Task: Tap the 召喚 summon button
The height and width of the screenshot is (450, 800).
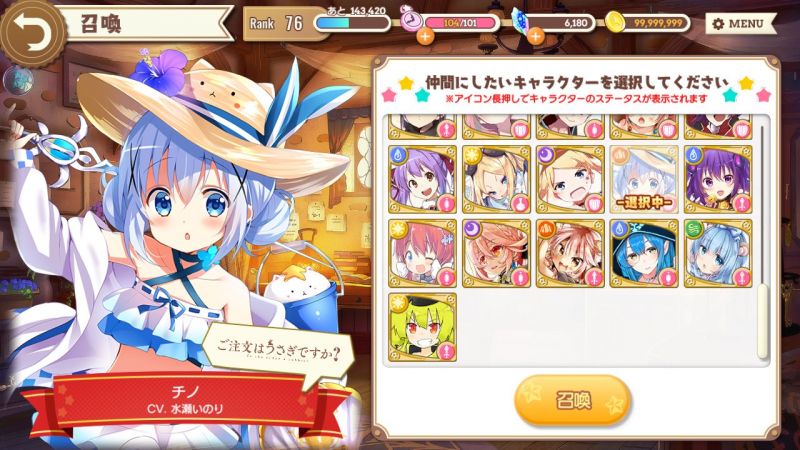Action: (x=573, y=400)
